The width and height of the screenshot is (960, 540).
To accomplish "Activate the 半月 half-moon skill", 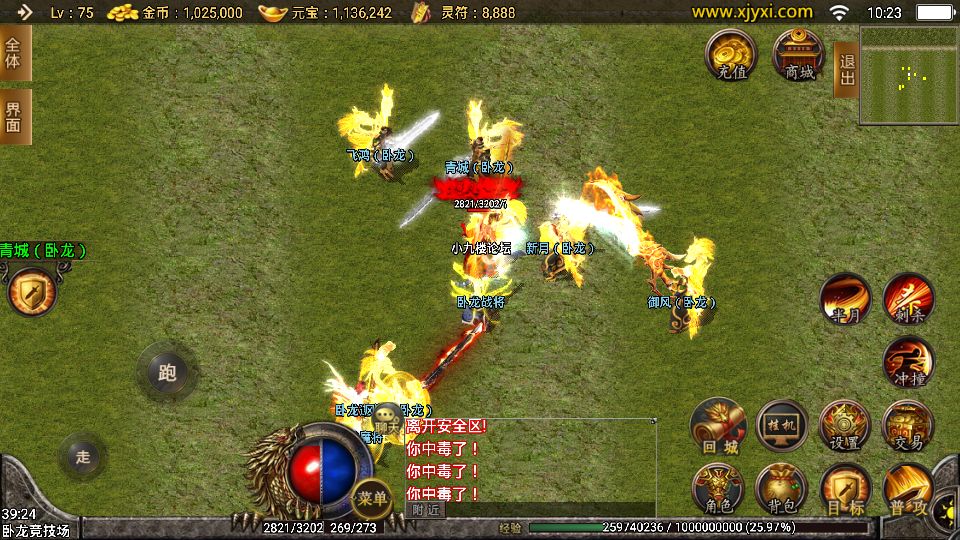I will [x=845, y=299].
